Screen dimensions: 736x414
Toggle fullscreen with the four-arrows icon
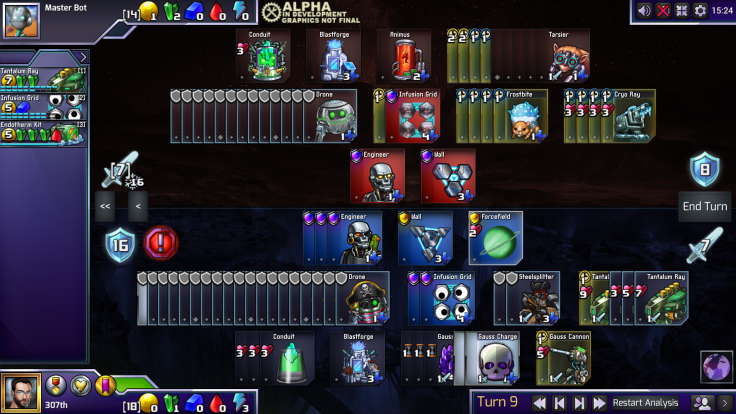[682, 10]
